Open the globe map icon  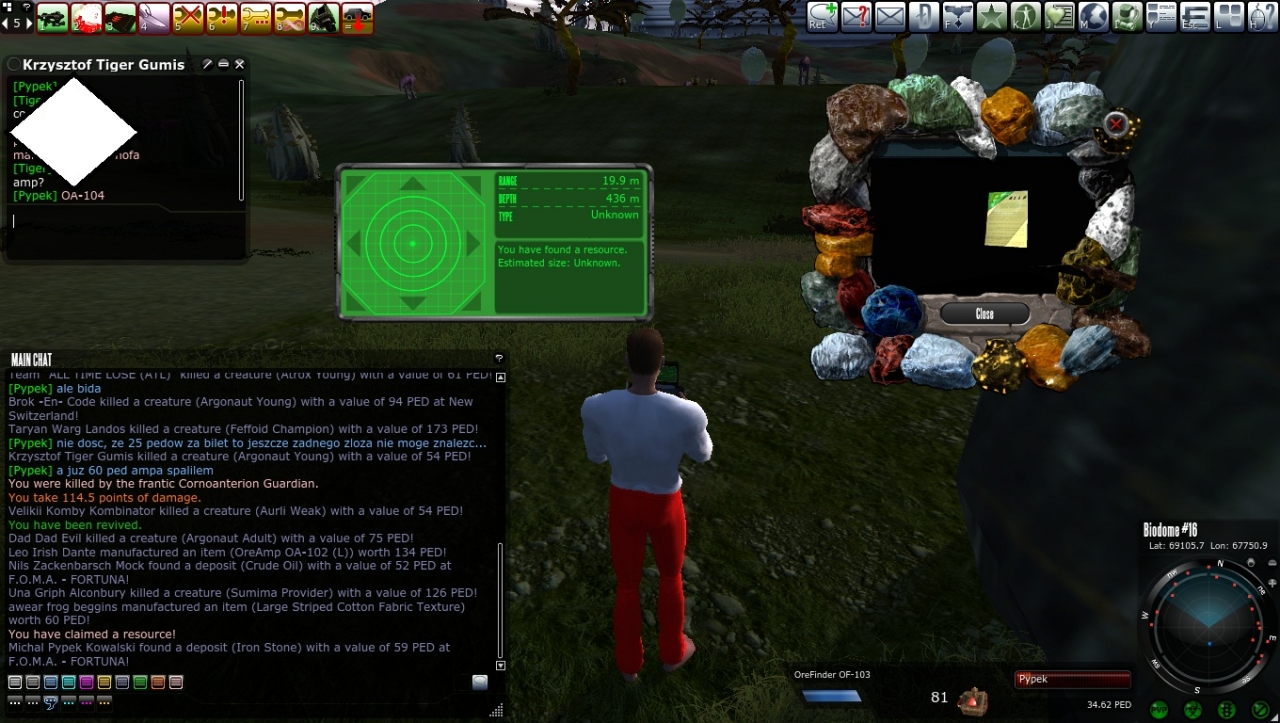click(1093, 16)
